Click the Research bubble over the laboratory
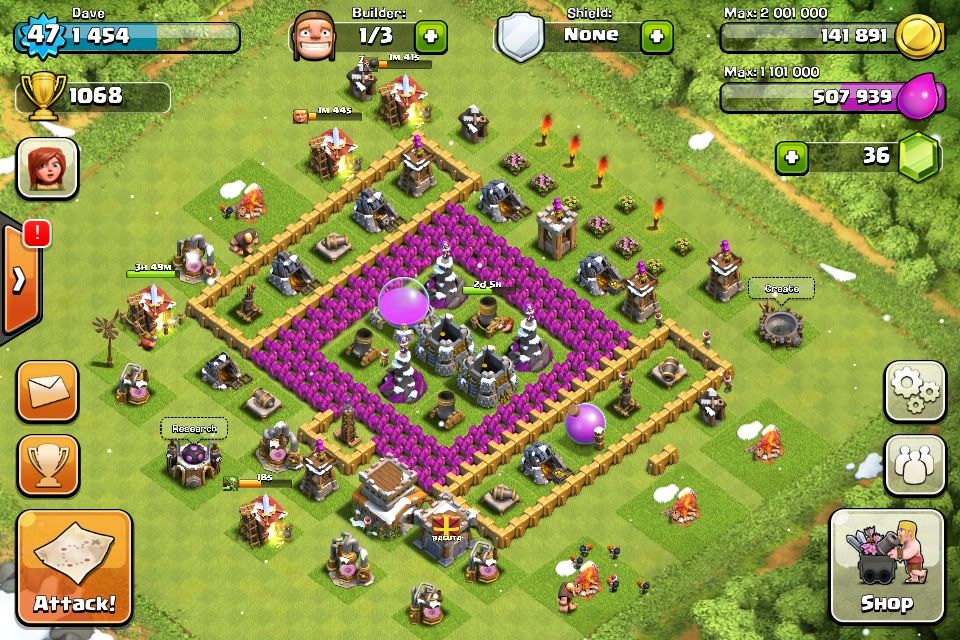The image size is (960, 640). point(194,429)
